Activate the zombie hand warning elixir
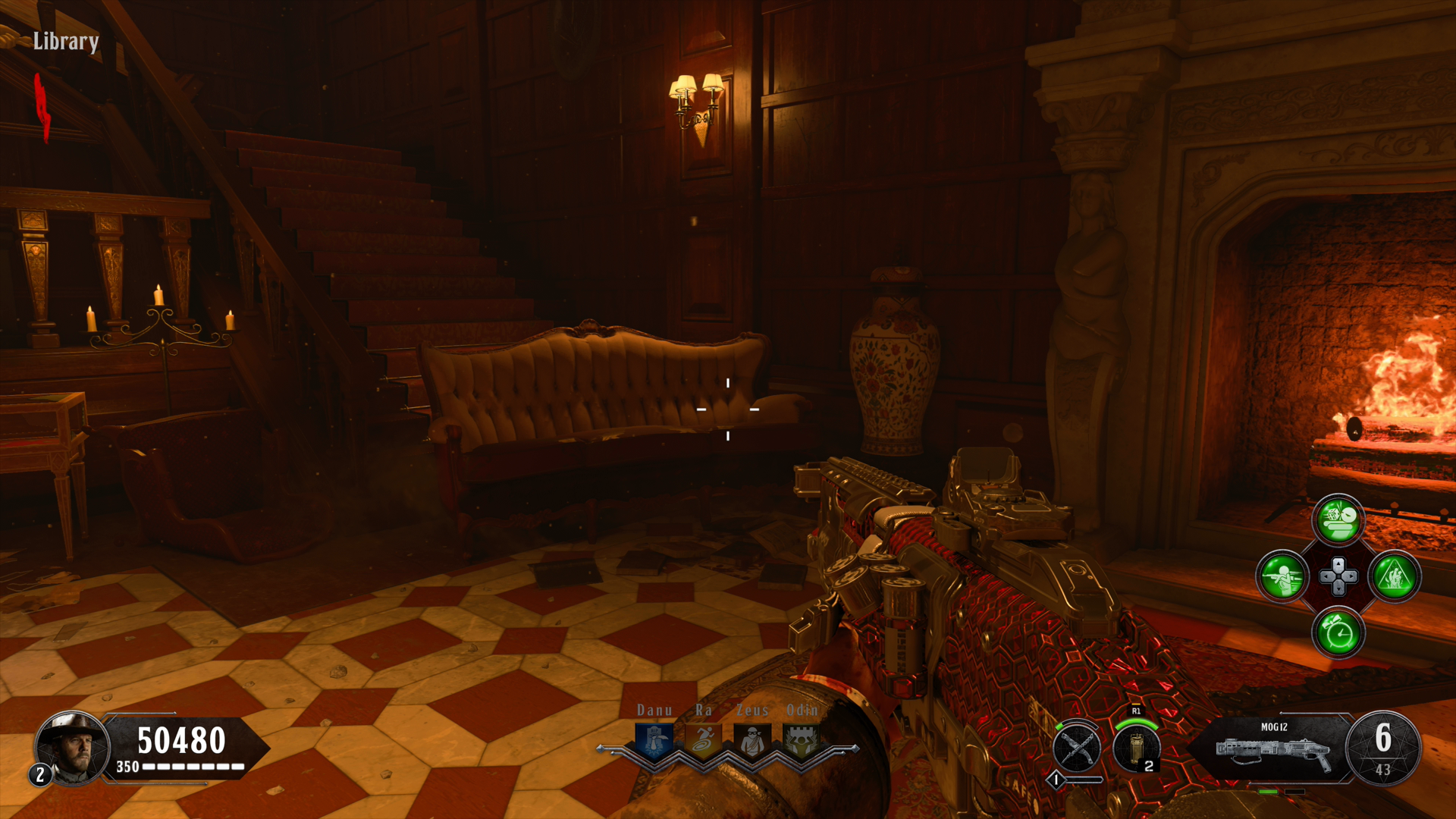 [1395, 576]
